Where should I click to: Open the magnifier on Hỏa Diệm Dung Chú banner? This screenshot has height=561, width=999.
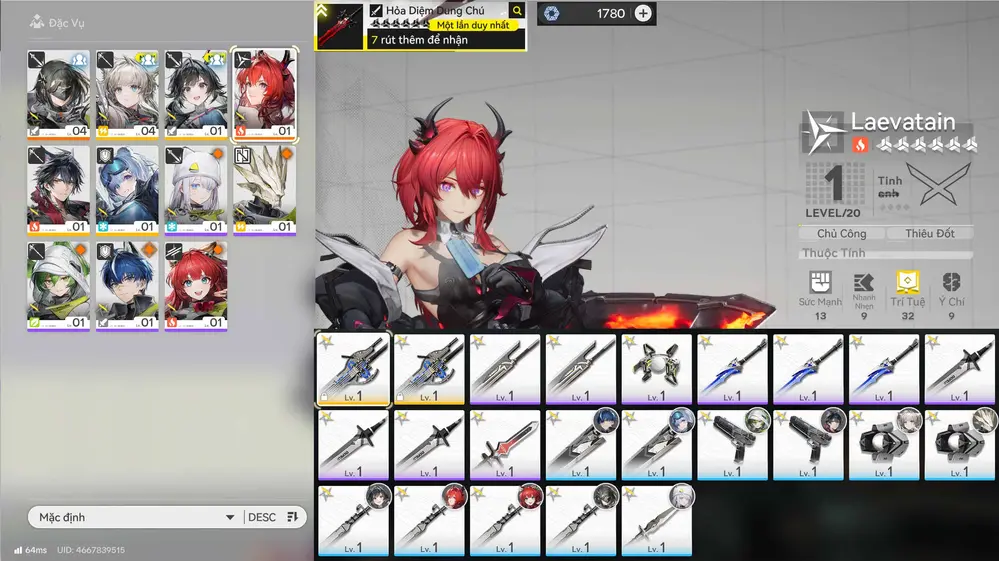coord(517,11)
